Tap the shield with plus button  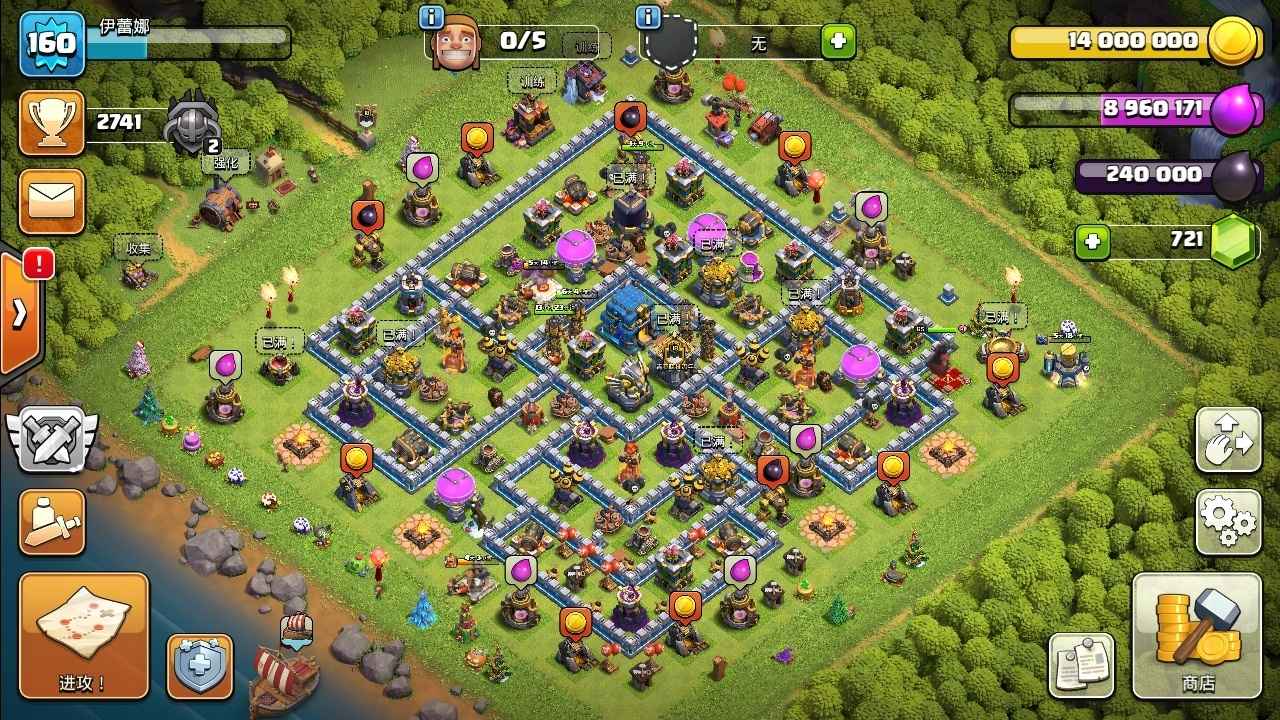tap(199, 665)
